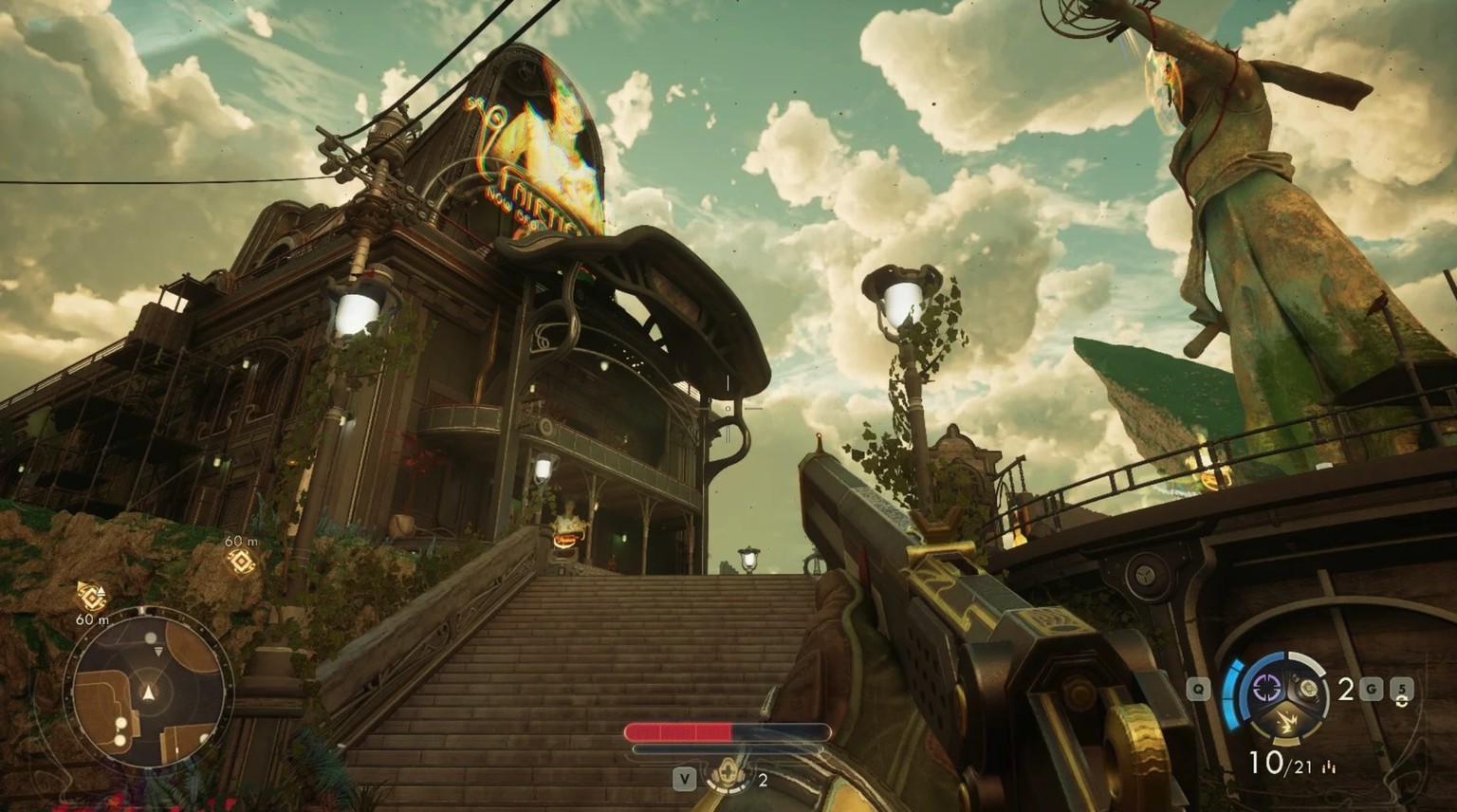Click the player arrow in the minimap center

point(148,692)
